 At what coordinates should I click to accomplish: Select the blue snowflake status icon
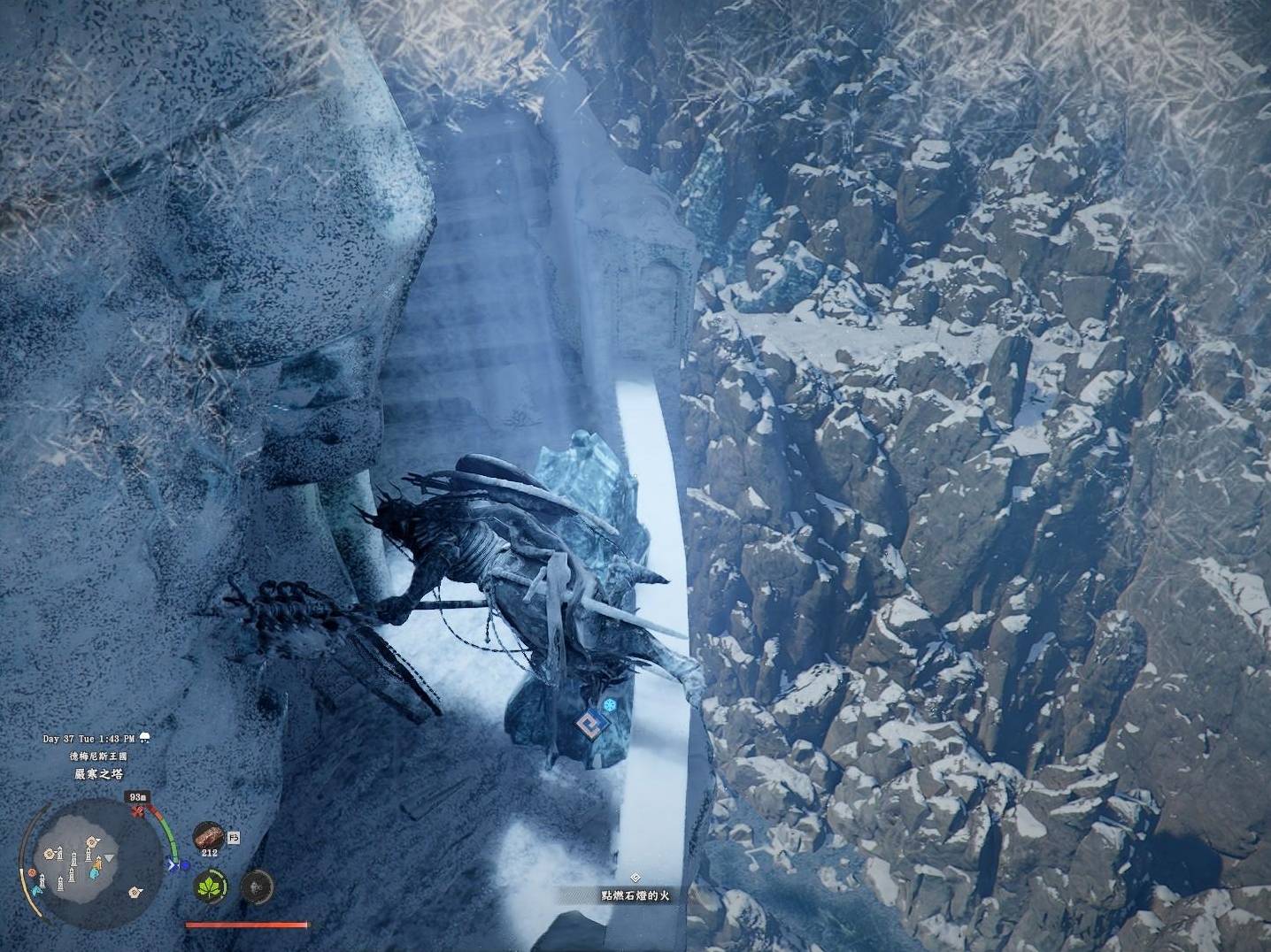tap(610, 706)
